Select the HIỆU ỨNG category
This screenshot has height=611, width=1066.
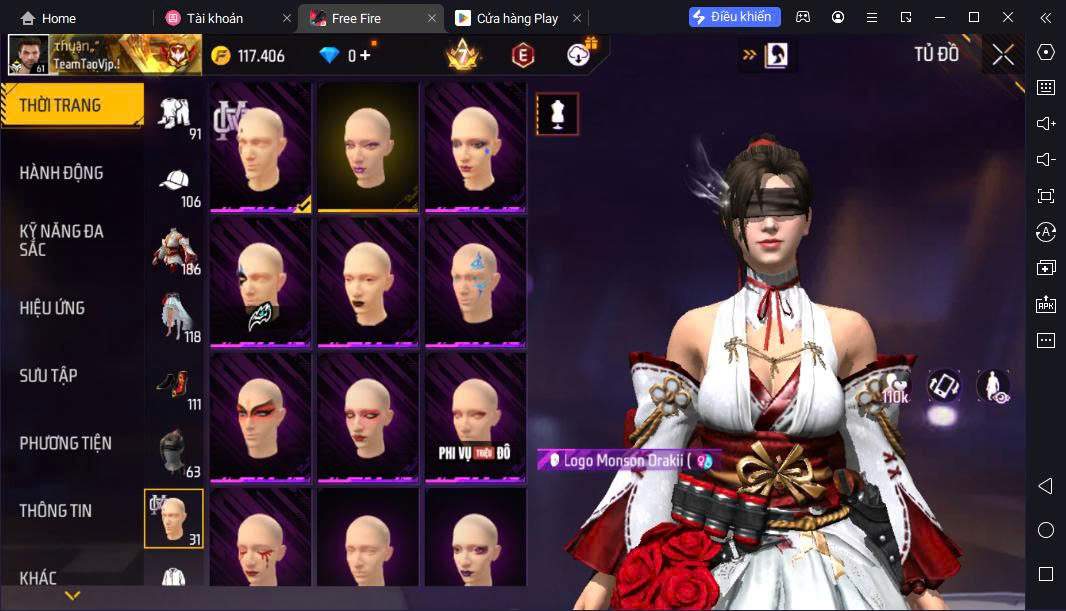click(x=52, y=308)
